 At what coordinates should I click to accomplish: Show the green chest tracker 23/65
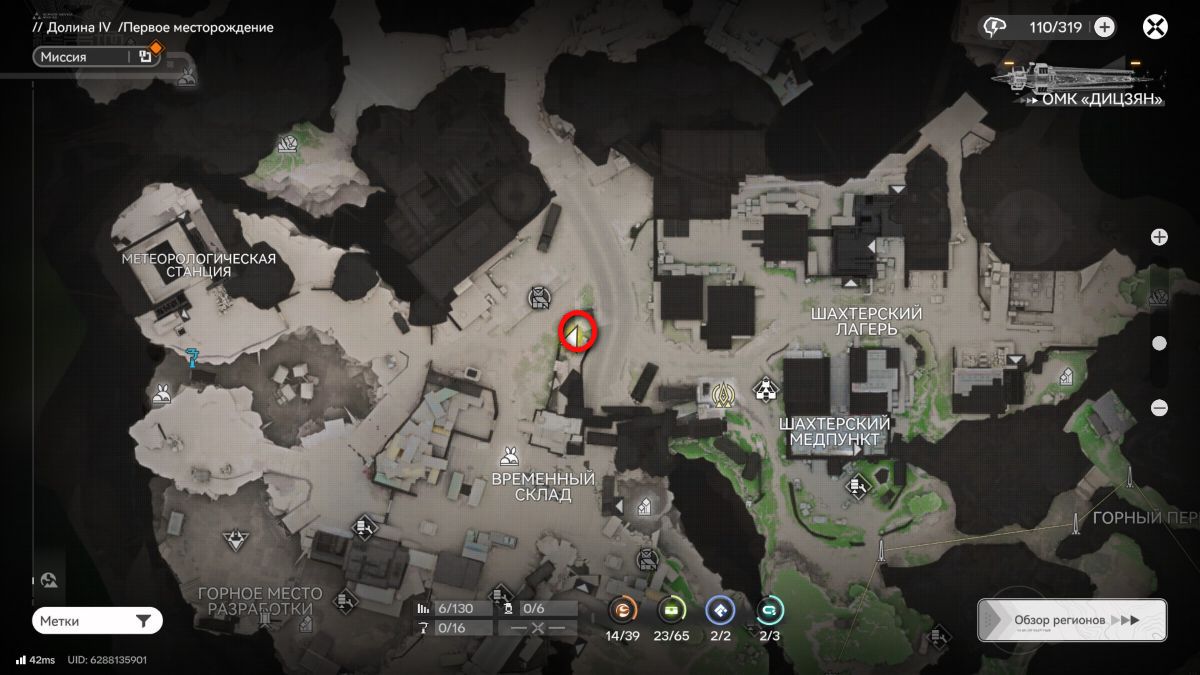672,610
